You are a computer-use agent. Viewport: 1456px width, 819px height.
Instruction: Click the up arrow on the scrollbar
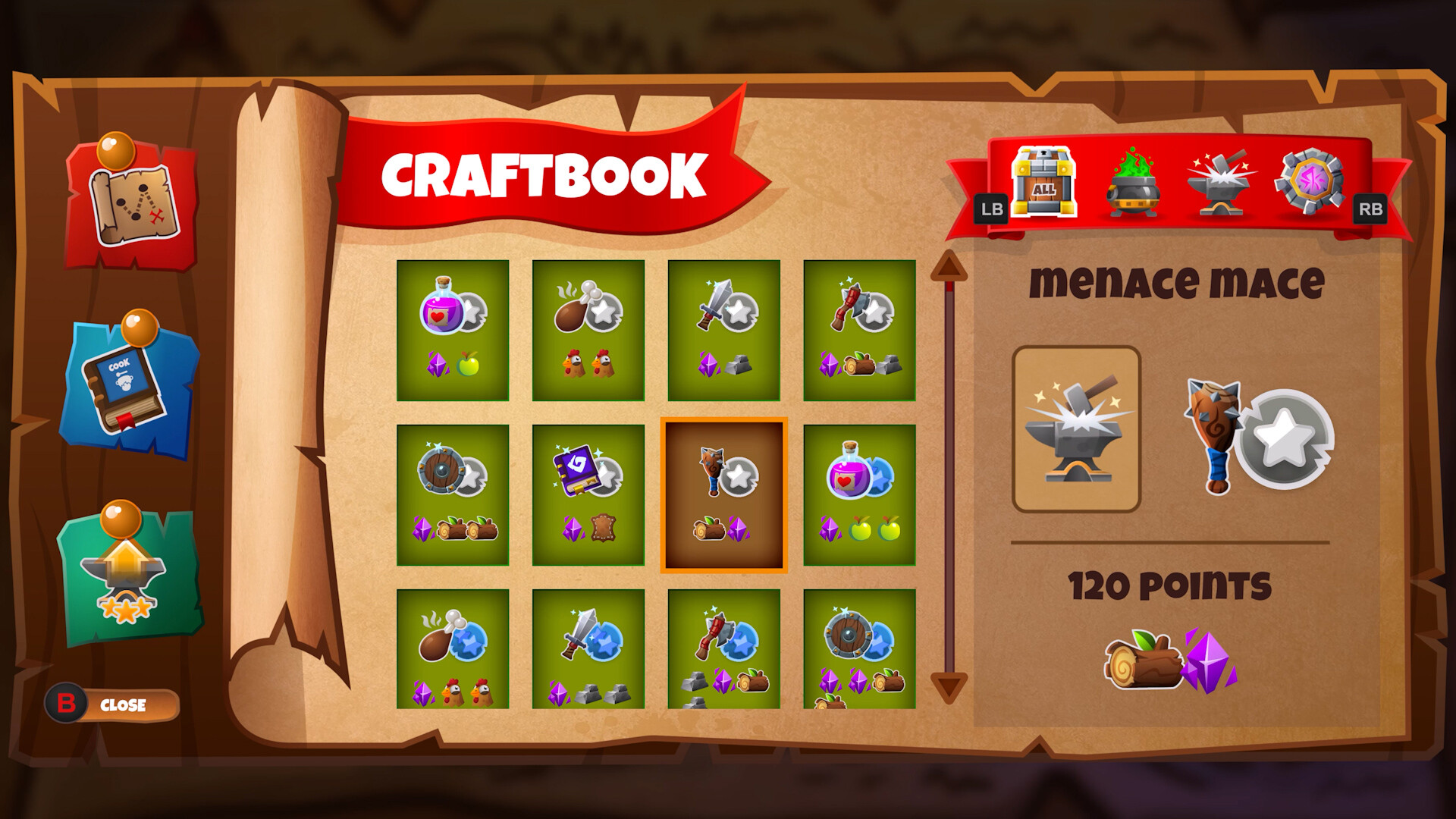pyautogui.click(x=946, y=265)
